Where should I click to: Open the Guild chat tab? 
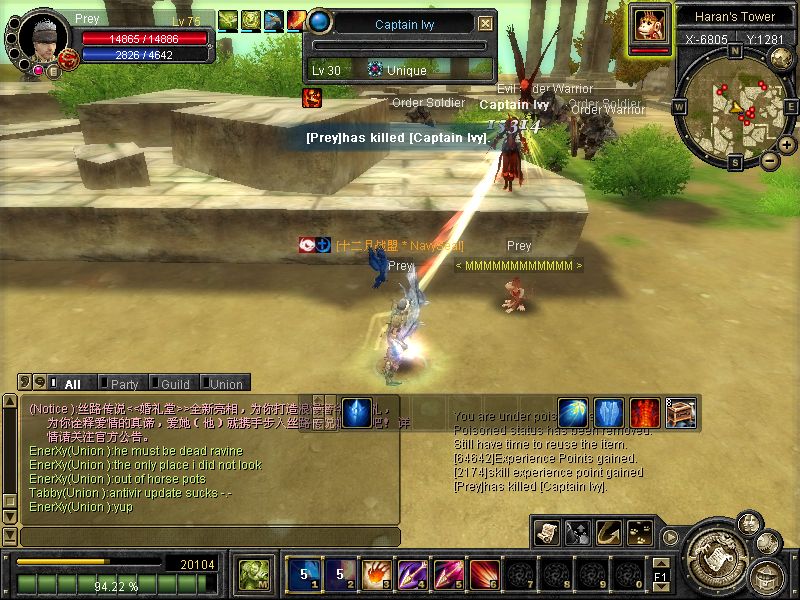175,384
